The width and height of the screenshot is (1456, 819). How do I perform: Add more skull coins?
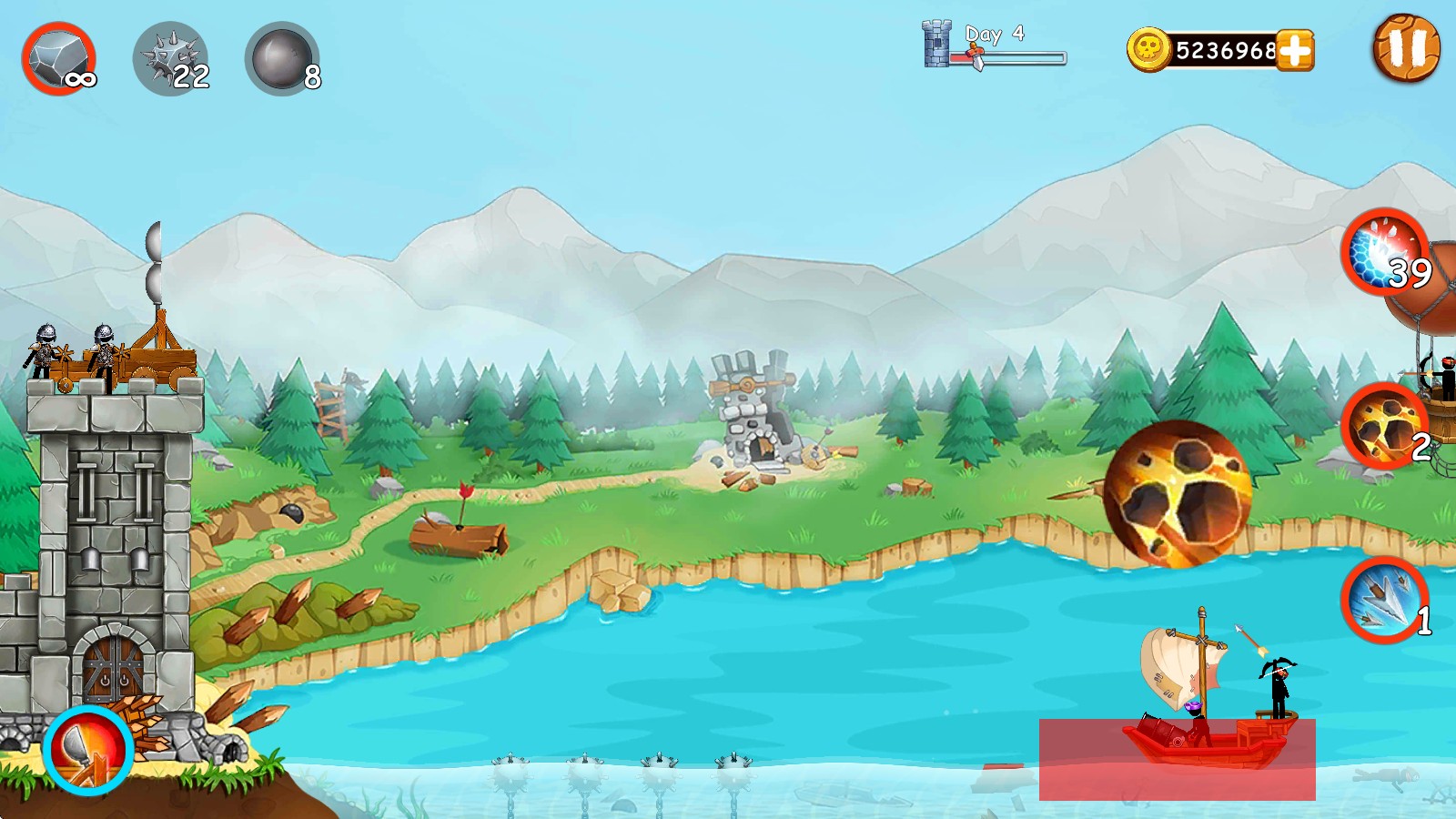(x=1295, y=50)
